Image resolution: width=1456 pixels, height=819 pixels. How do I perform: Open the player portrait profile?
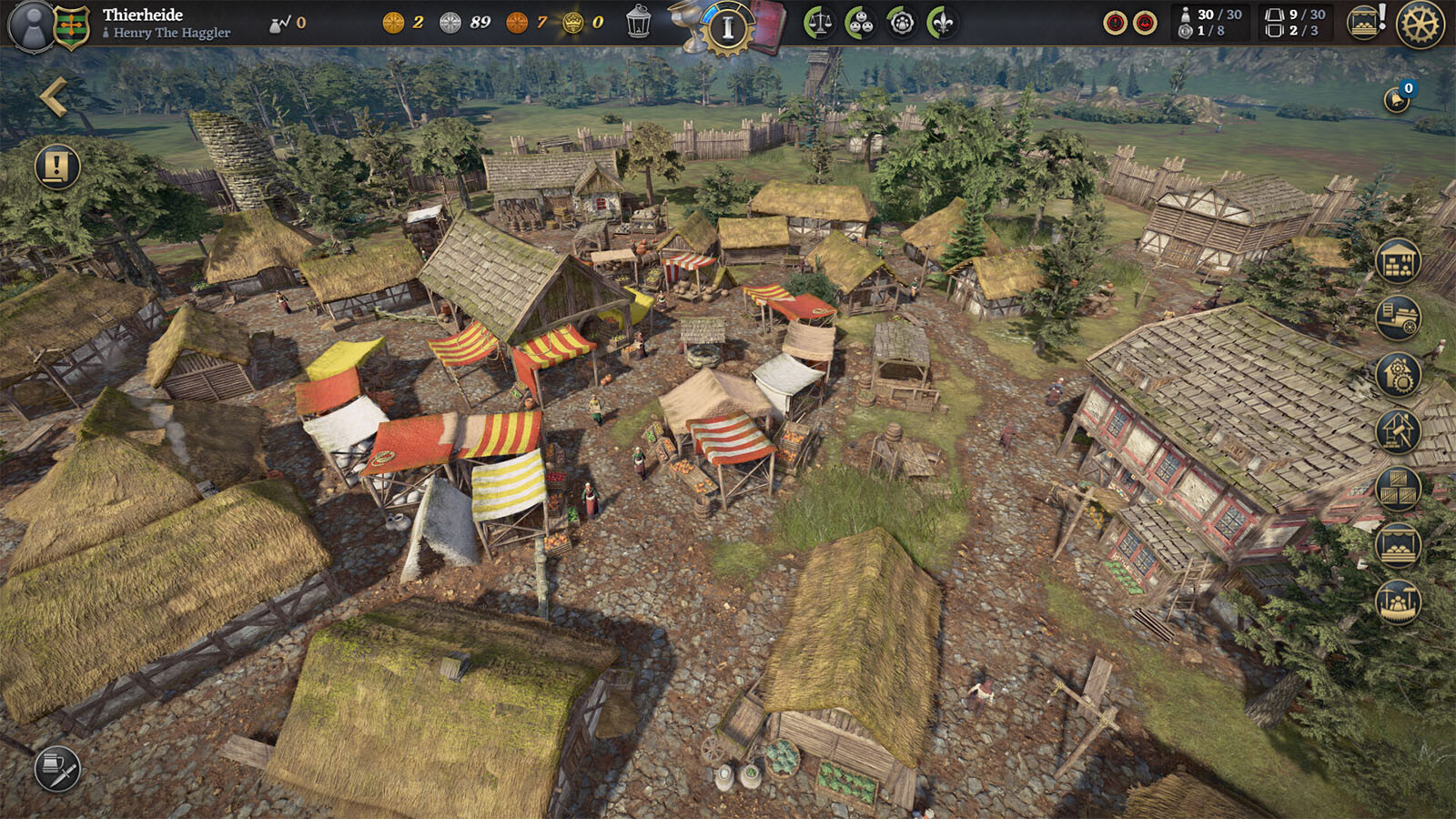[33, 25]
